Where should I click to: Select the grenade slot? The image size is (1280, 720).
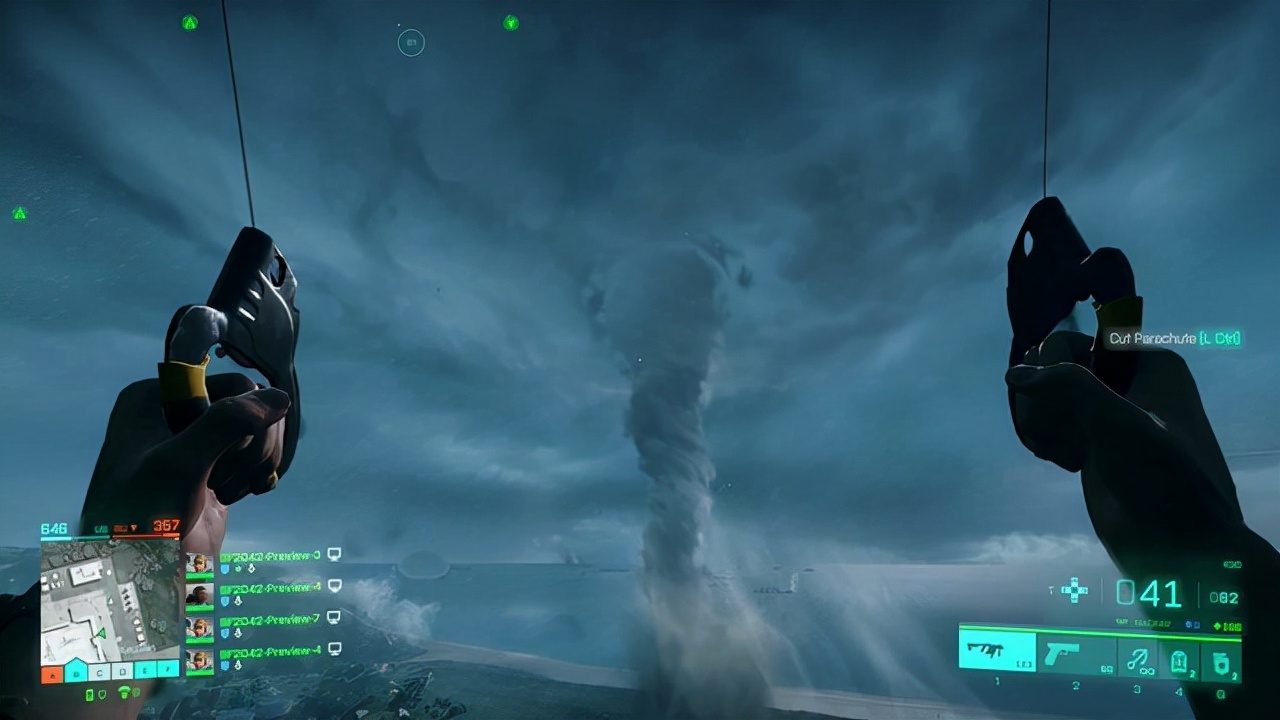click(x=1221, y=660)
